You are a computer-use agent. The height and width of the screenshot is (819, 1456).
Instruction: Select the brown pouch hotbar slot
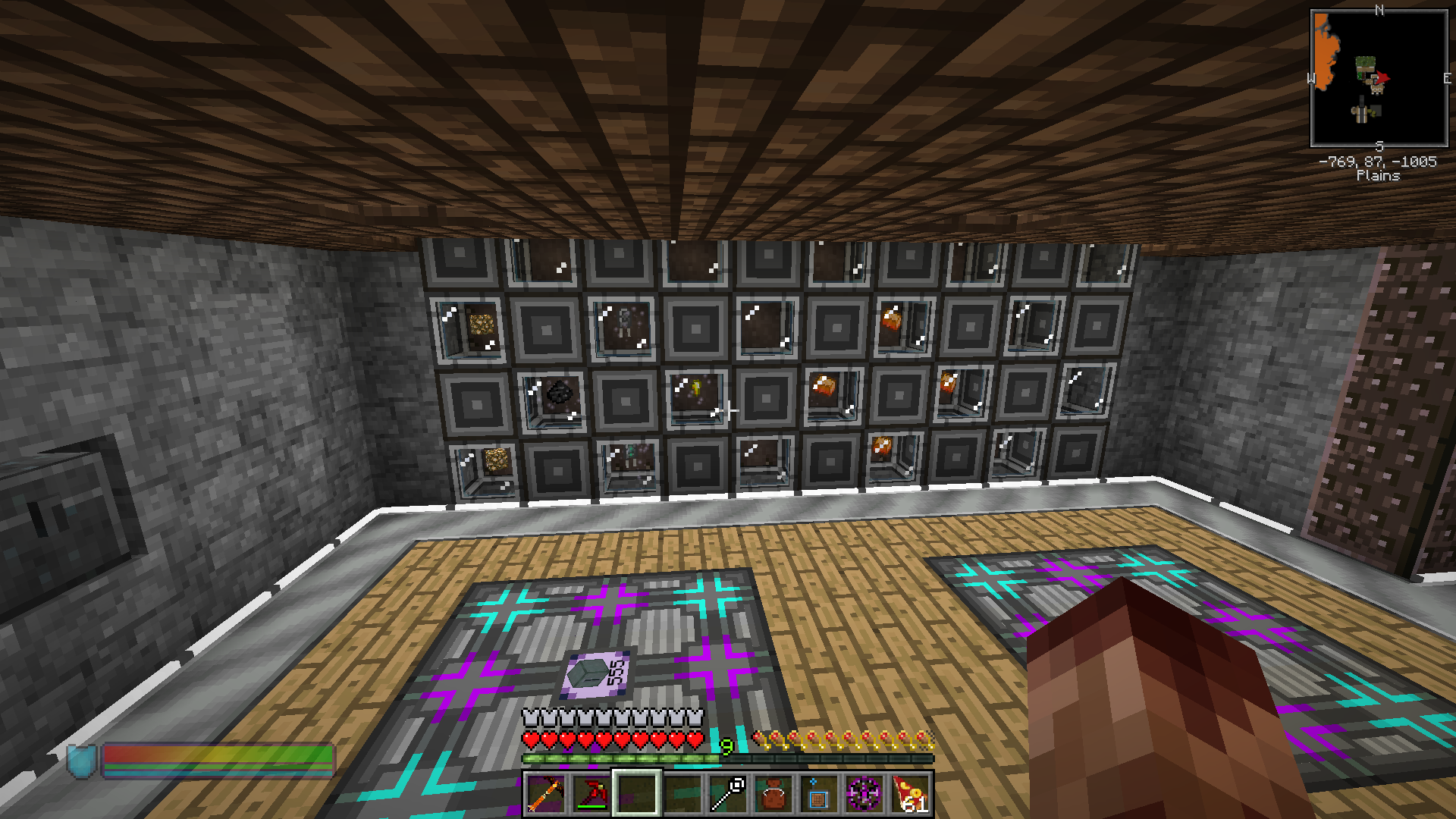click(773, 794)
